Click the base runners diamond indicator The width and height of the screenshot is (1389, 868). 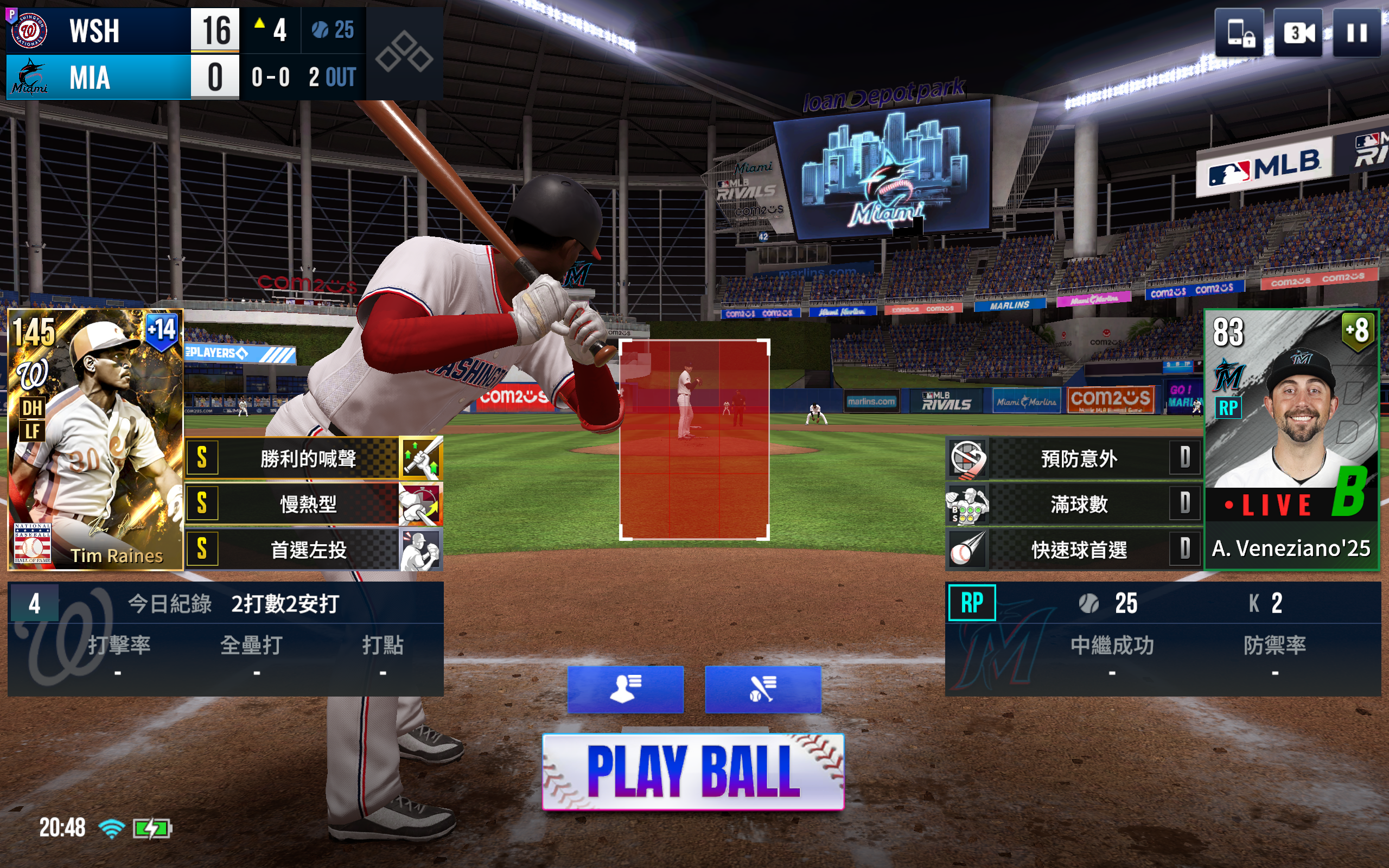404,53
